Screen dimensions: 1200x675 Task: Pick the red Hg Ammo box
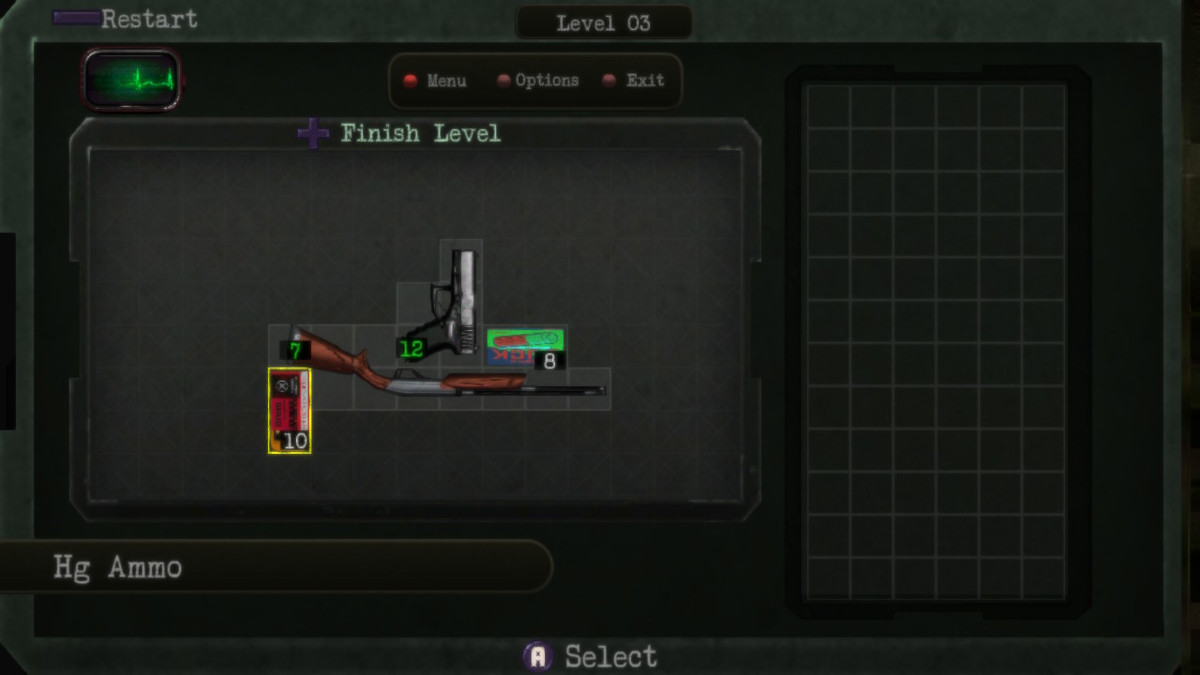tap(289, 410)
